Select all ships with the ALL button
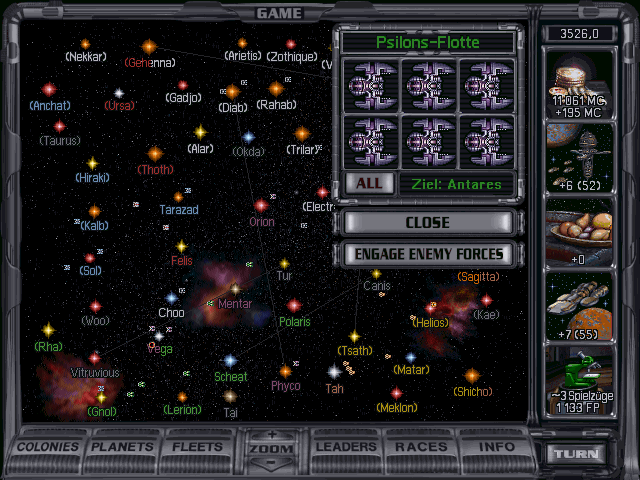 (x=368, y=184)
